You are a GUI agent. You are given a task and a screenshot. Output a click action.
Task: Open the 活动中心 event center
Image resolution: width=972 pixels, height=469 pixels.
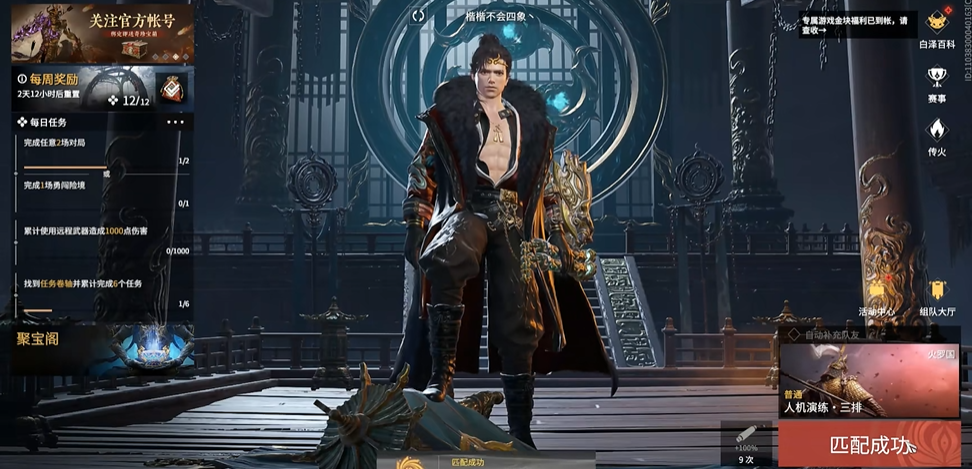coord(877,297)
